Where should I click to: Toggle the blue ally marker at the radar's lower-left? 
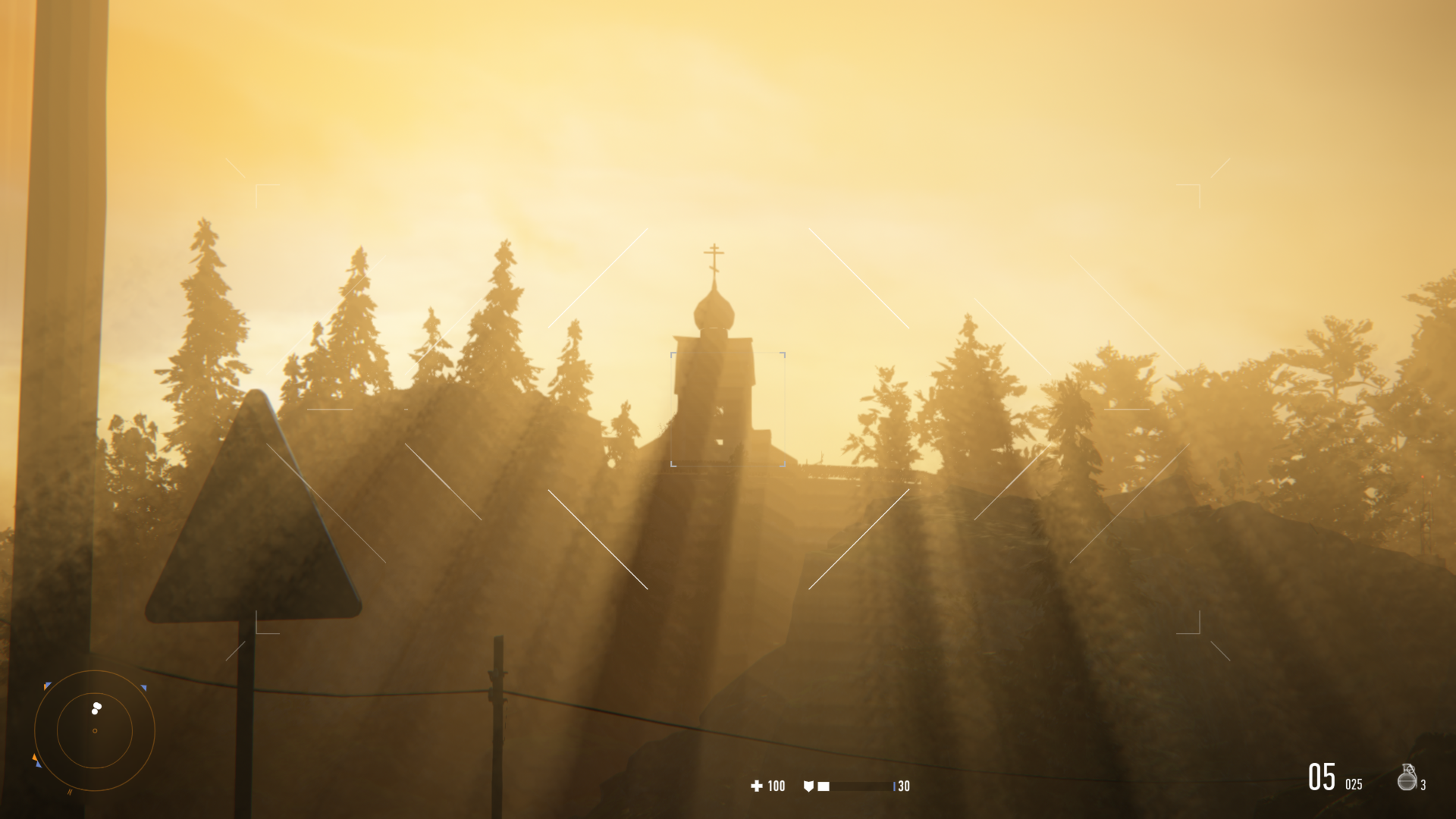(x=39, y=764)
